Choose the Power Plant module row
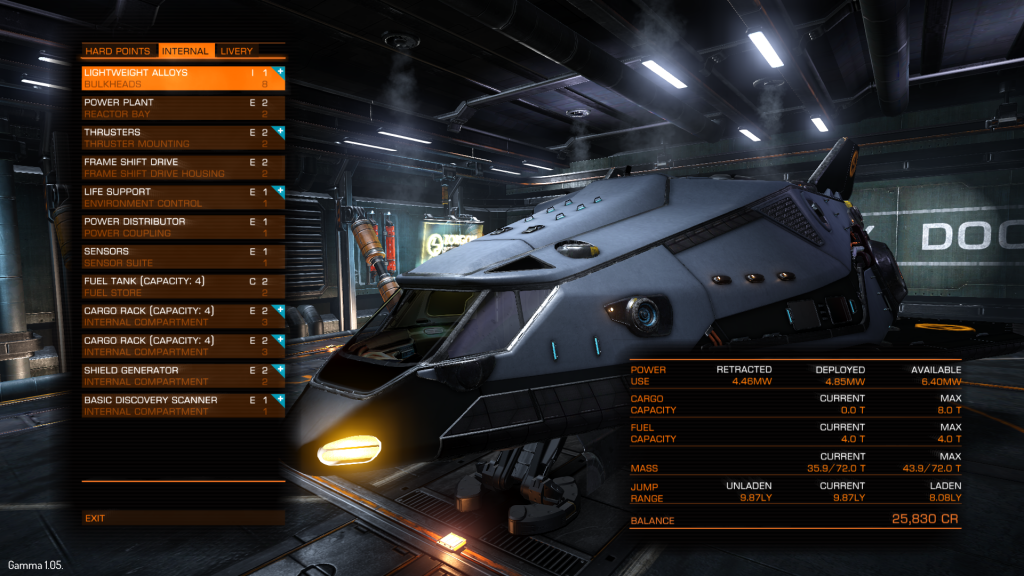The image size is (1024, 576). pyautogui.click(x=183, y=108)
